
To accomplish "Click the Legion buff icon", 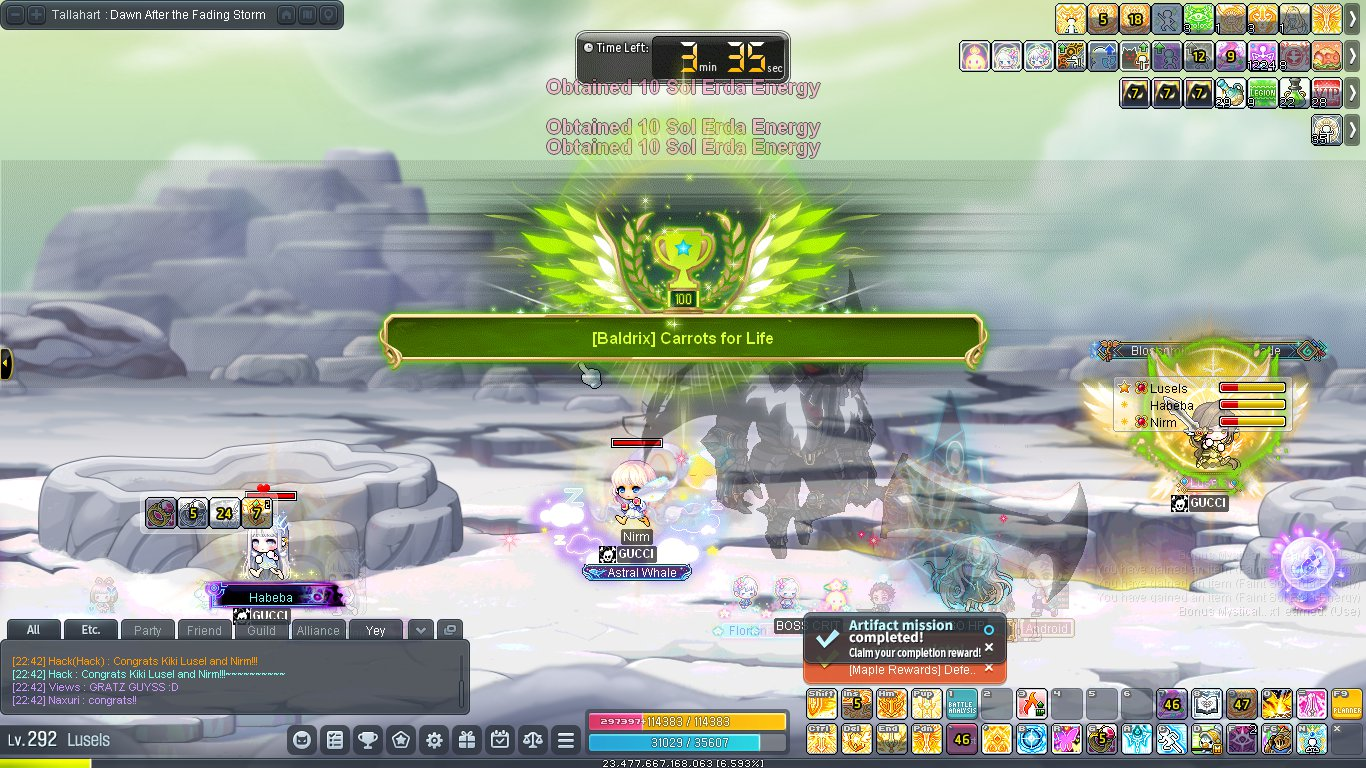I will coord(1262,93).
